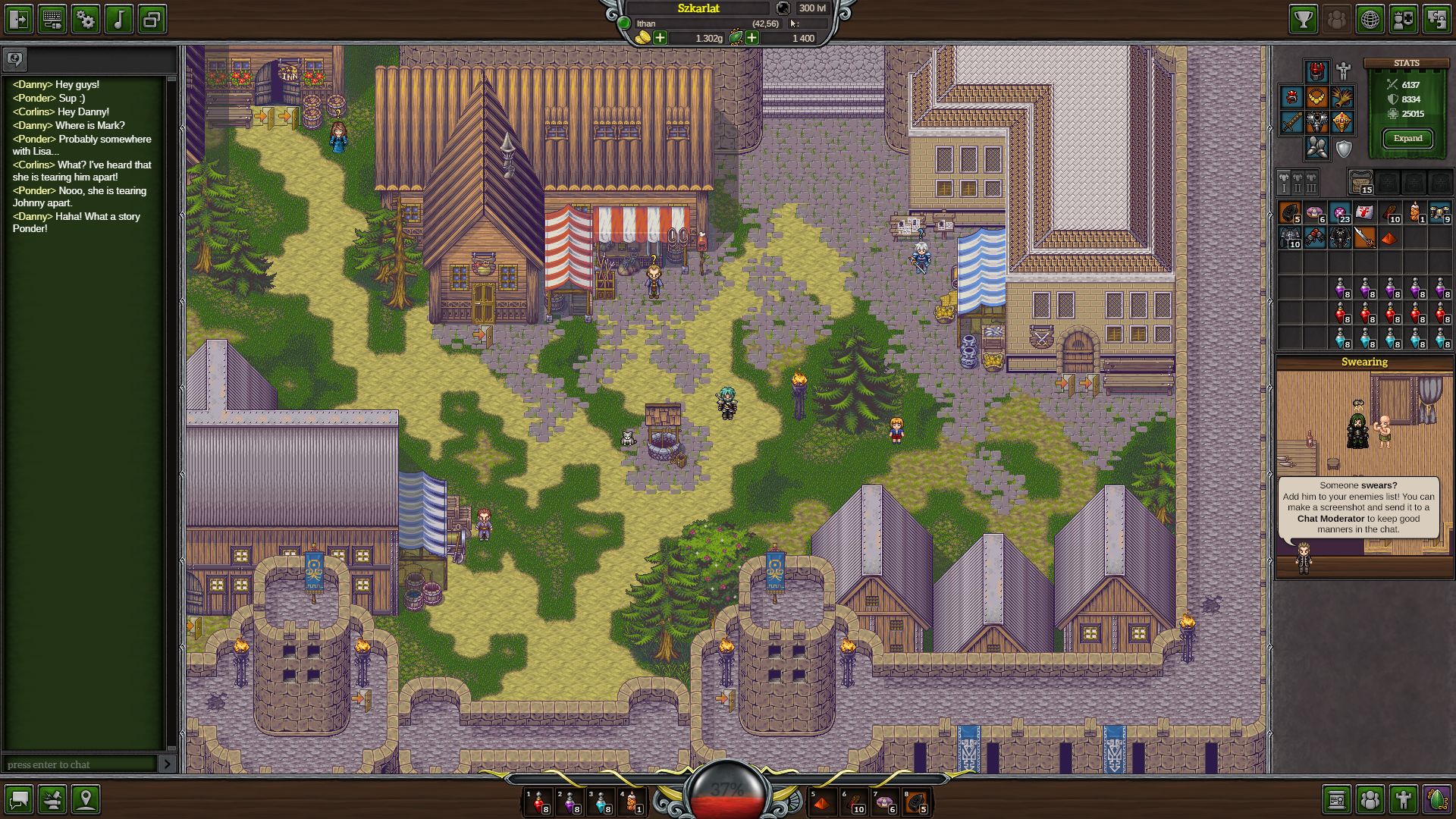Click the logout door icon
The image size is (1456, 819).
point(19,19)
